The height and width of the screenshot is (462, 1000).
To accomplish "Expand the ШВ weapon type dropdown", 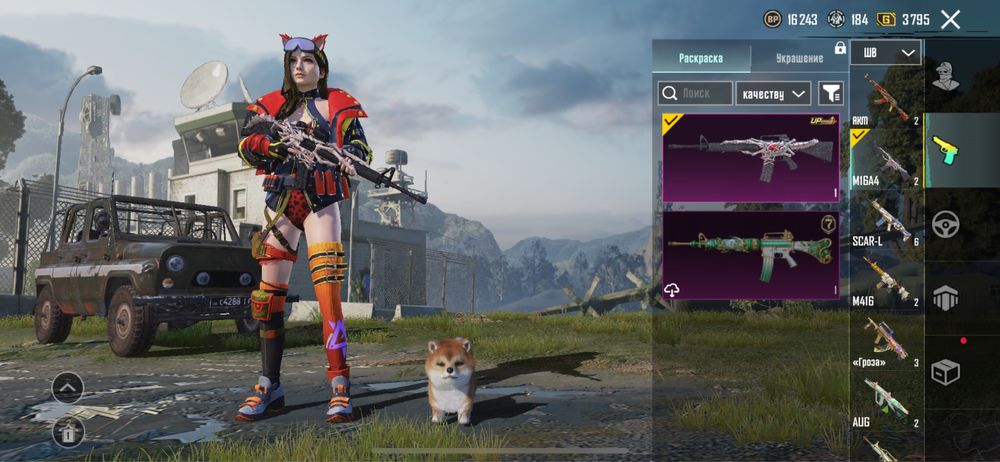I will [886, 53].
